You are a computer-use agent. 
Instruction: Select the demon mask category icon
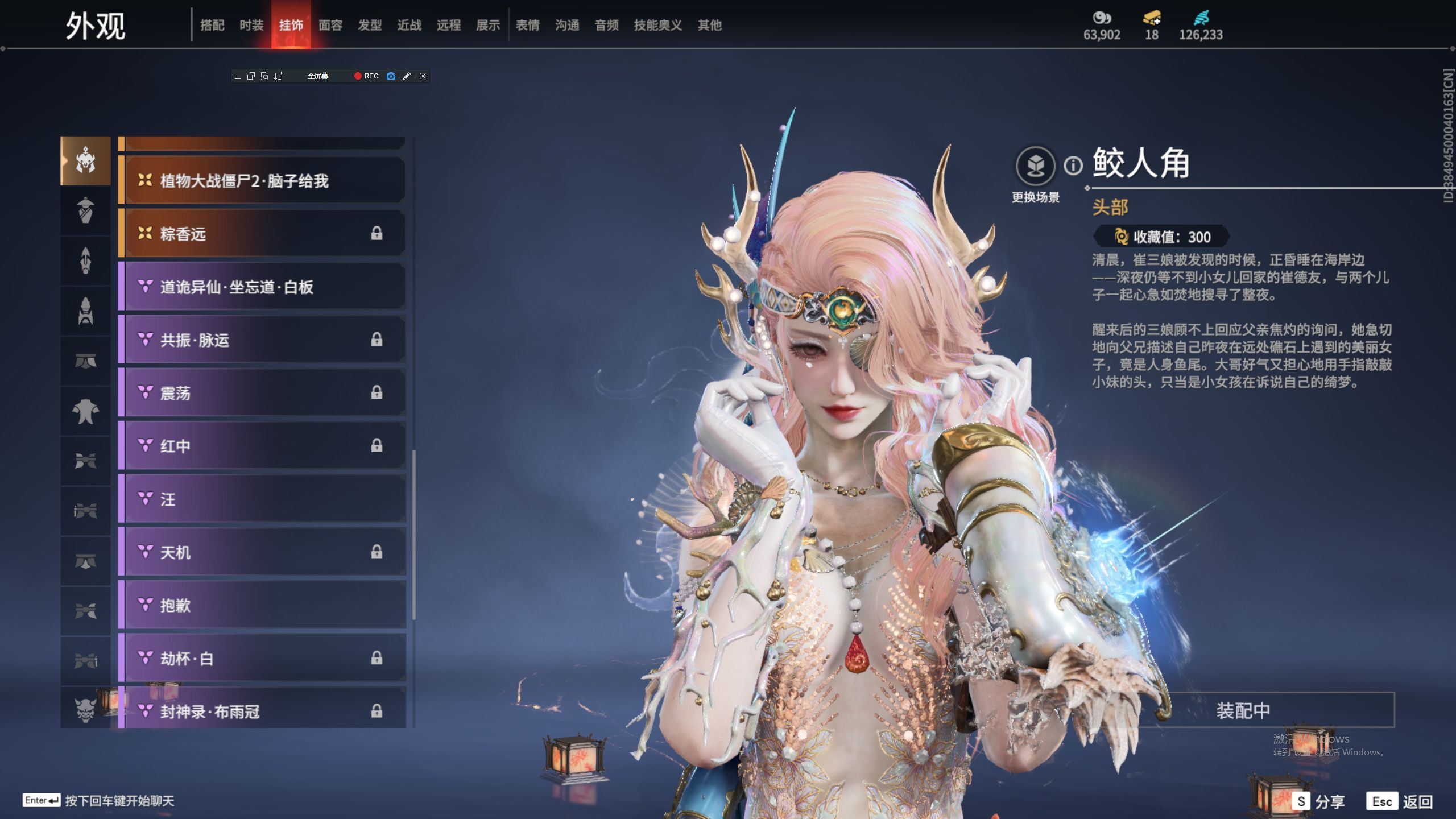[85, 709]
